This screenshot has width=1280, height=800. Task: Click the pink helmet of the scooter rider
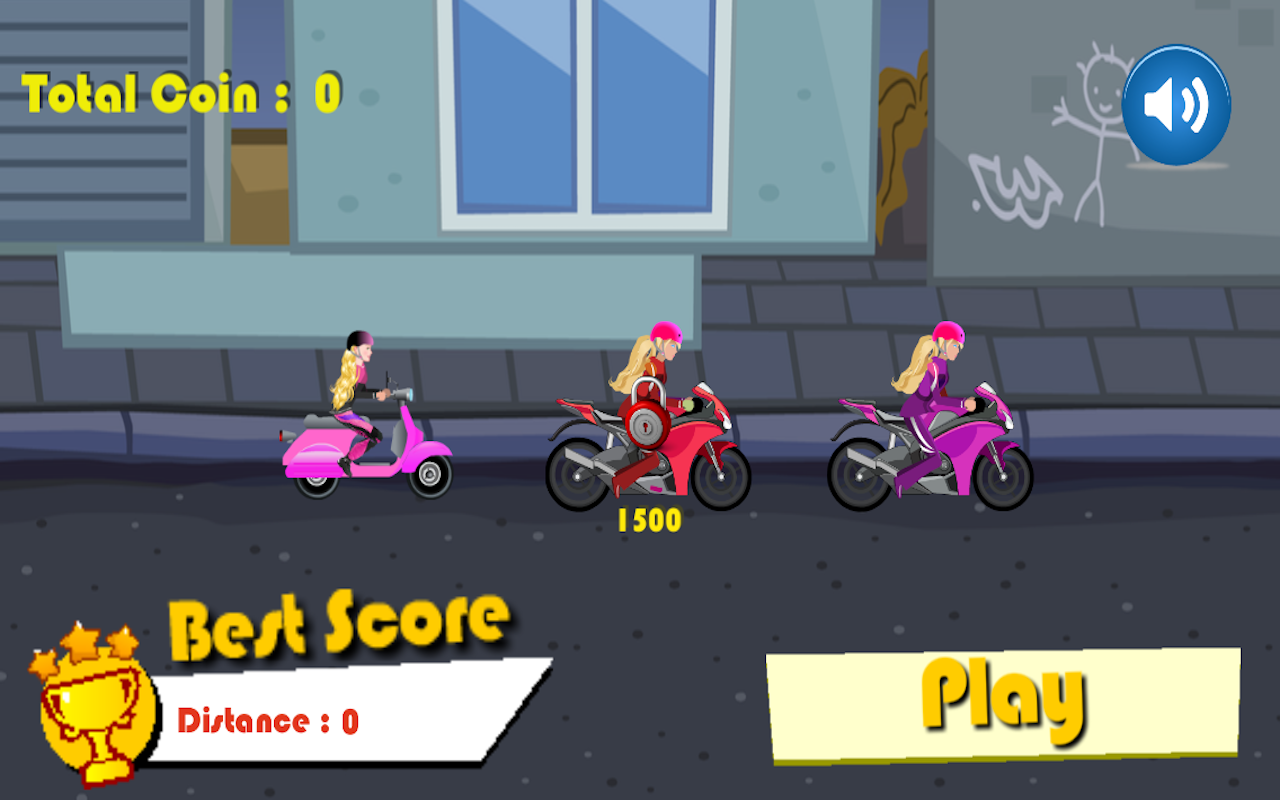click(360, 338)
